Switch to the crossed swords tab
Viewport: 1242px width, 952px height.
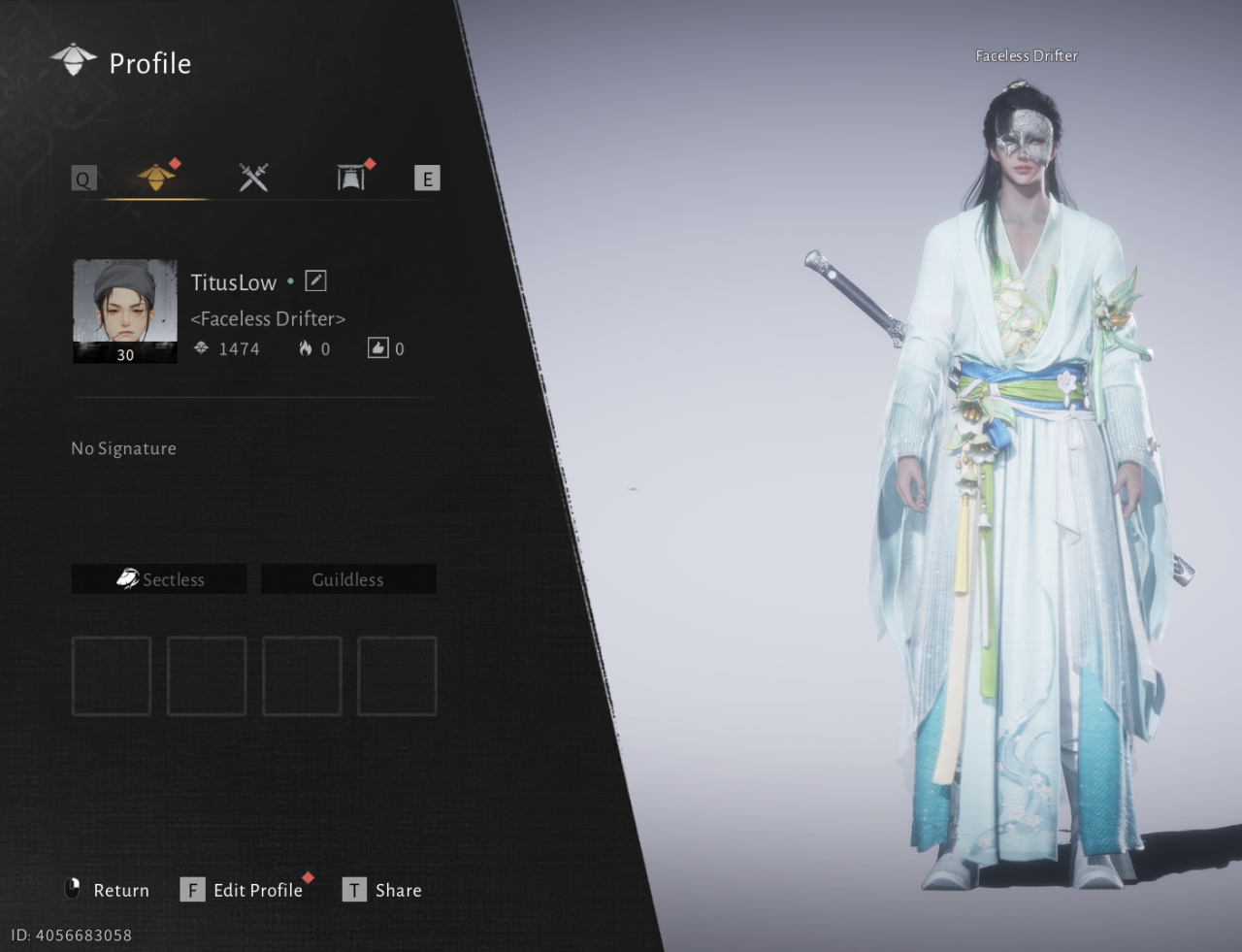click(253, 178)
